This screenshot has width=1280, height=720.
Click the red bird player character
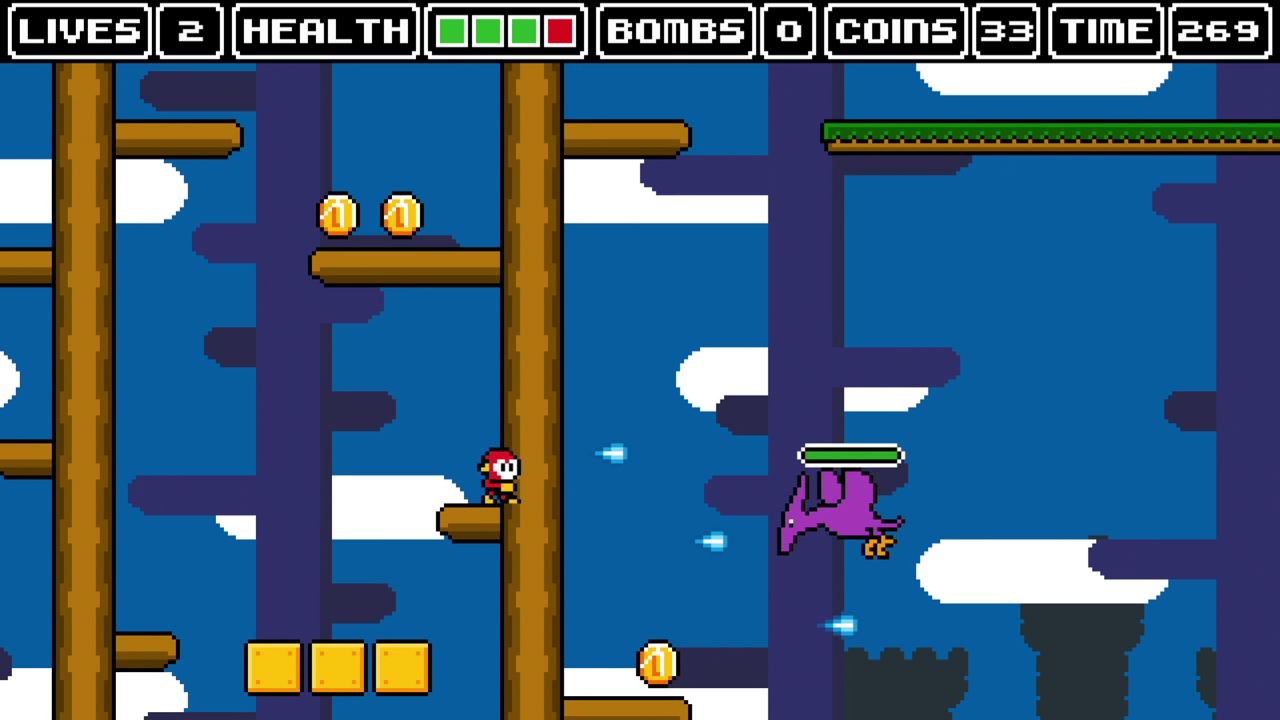click(500, 475)
